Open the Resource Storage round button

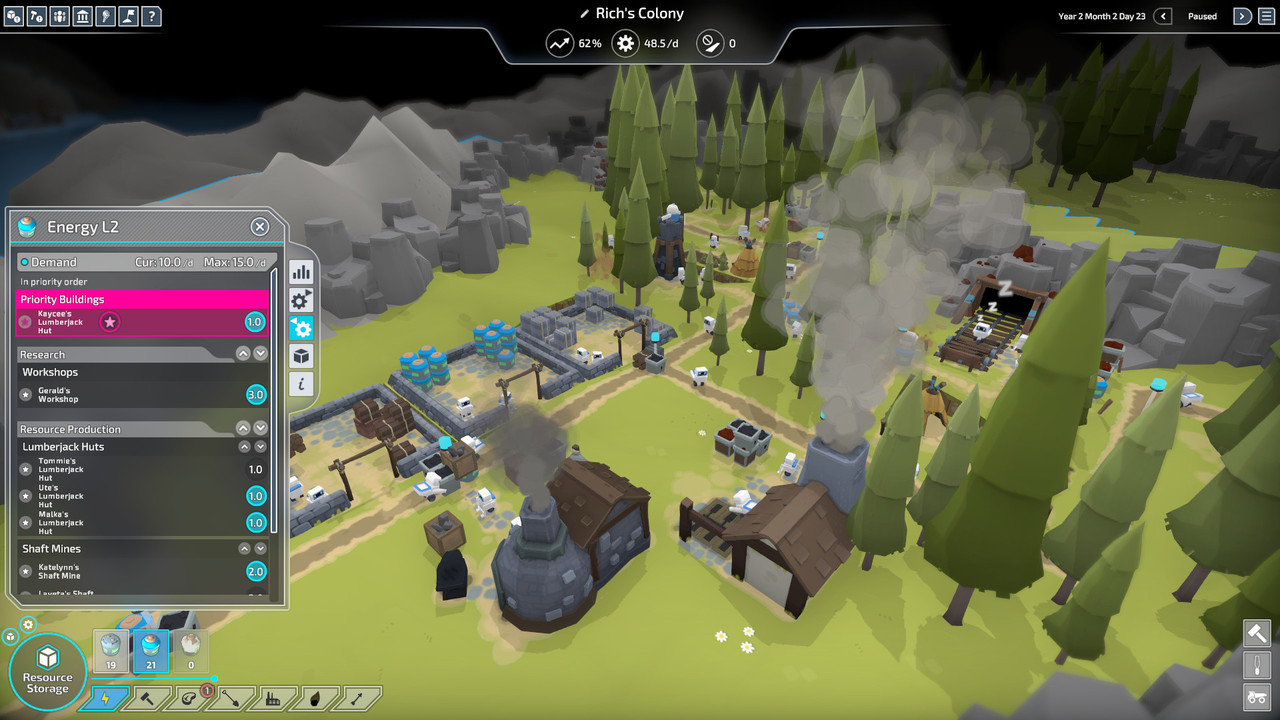(47, 667)
